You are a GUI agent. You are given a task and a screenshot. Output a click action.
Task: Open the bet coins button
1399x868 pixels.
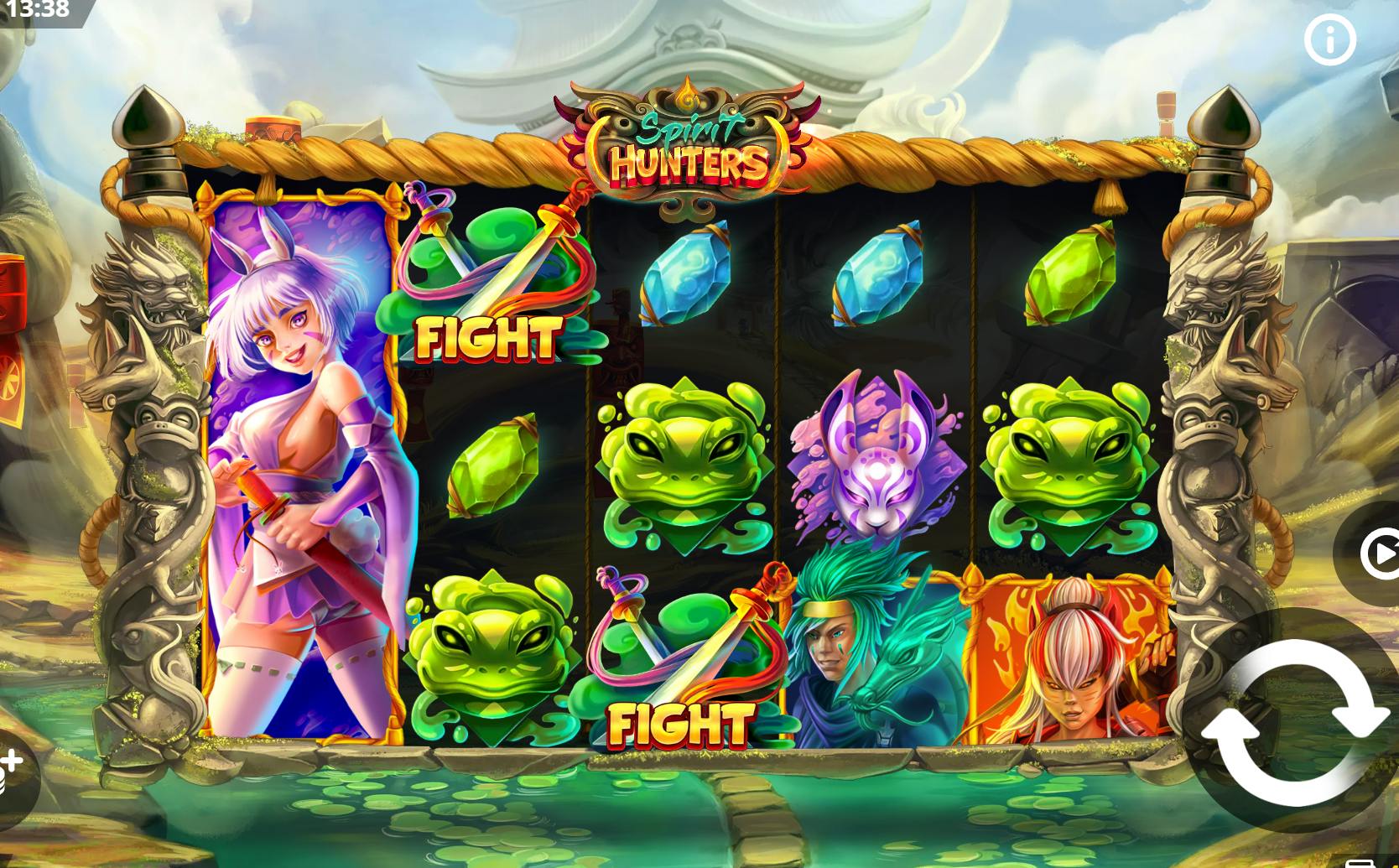[x=11, y=772]
